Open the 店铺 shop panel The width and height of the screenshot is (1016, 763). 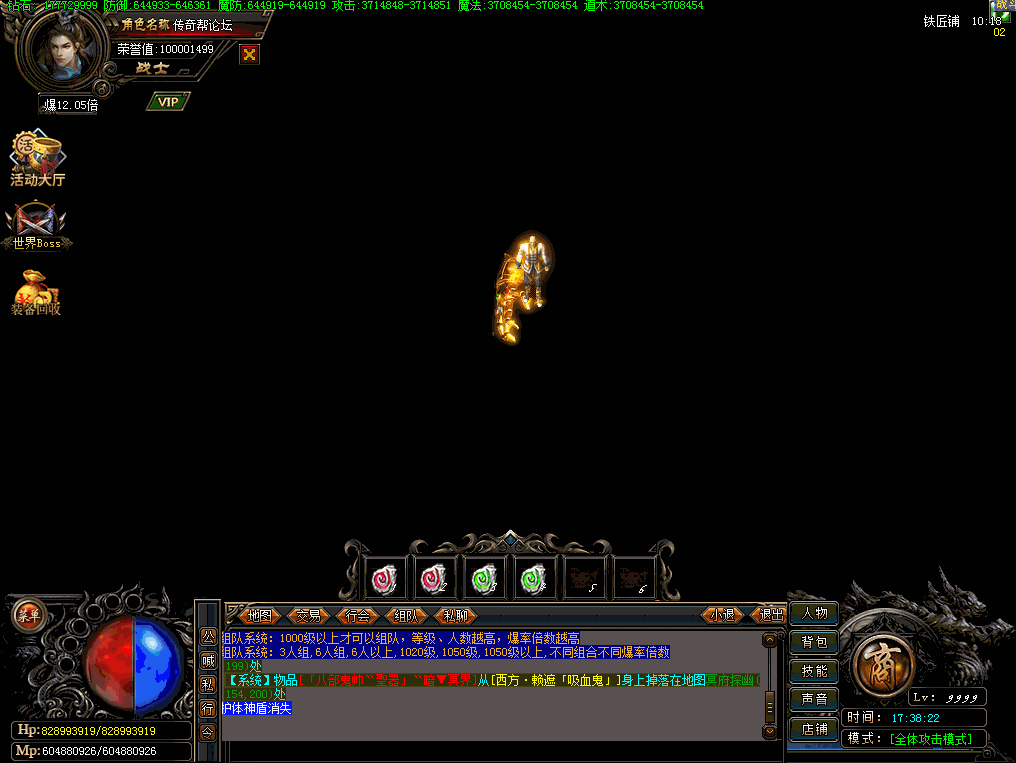814,728
